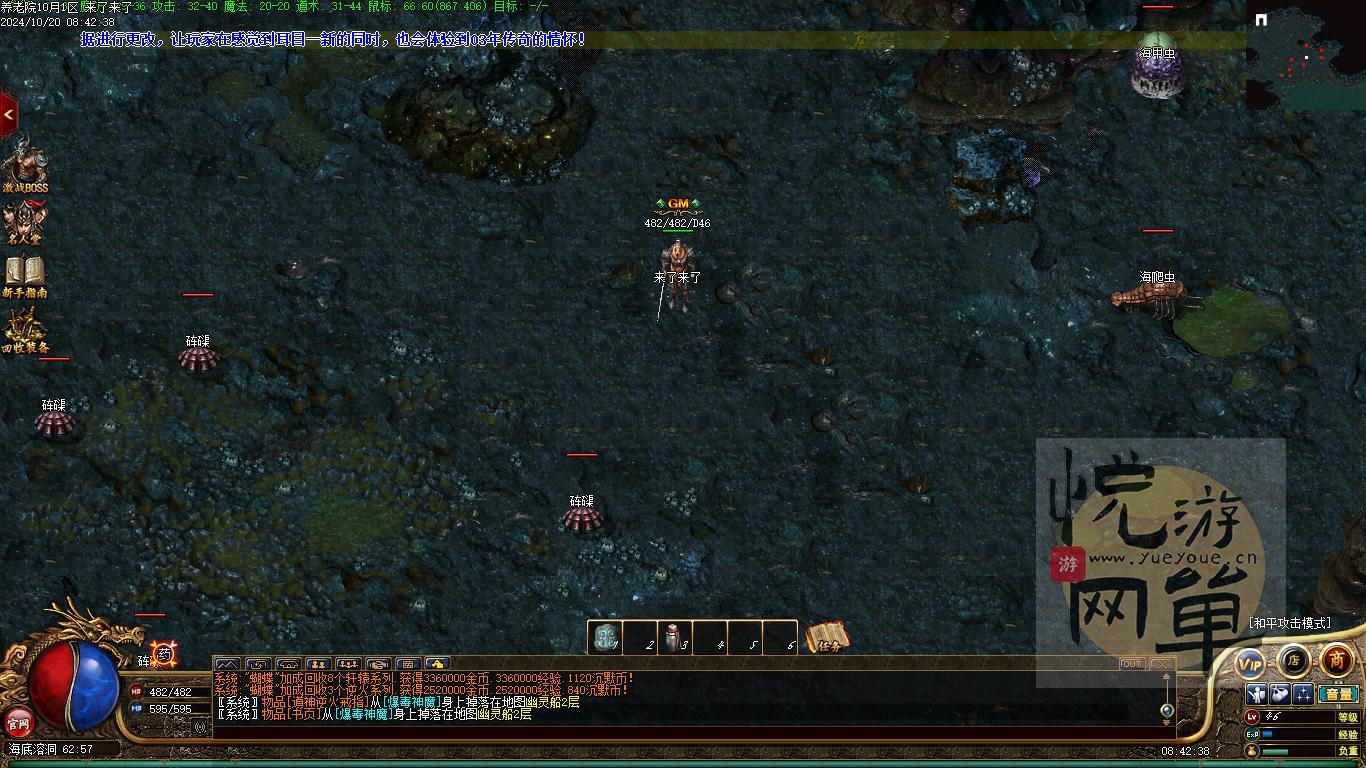Collapse the left side panel arrow
Screen dimensions: 1366x768
8,115
